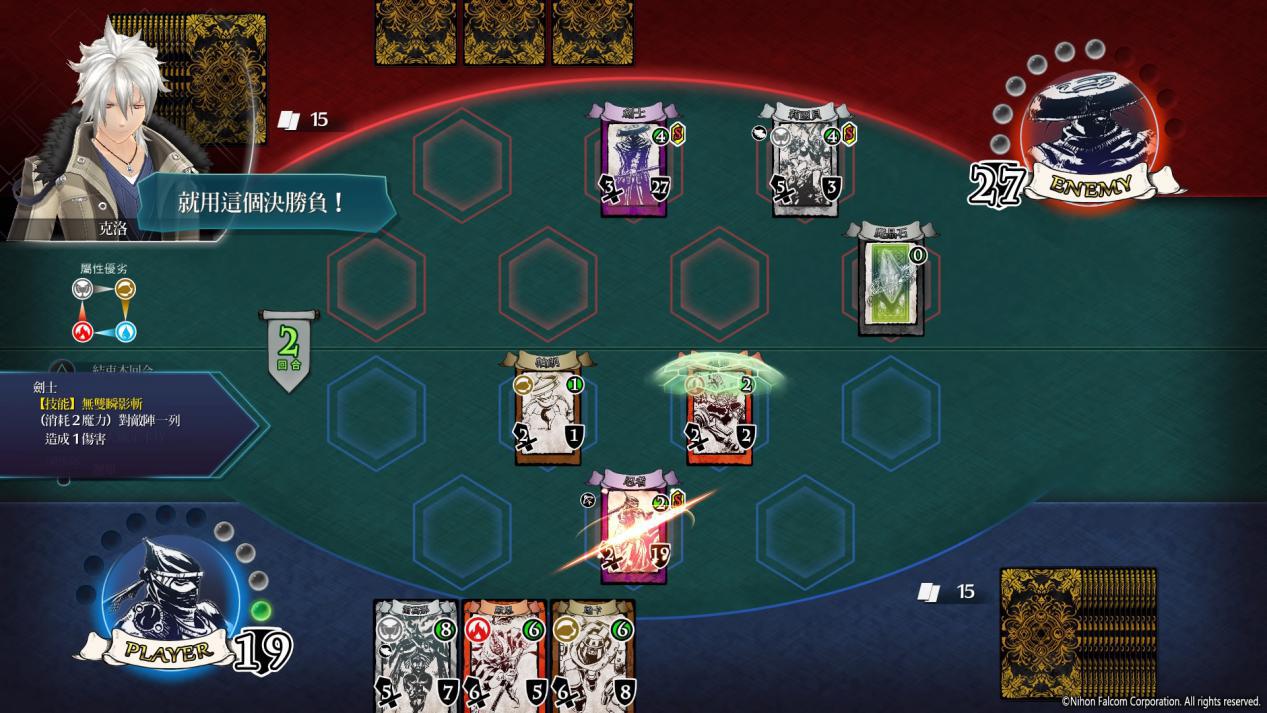The height and width of the screenshot is (713, 1267).
Task: Advance the 就用這個決勝負 dialogue box
Action: point(262,203)
